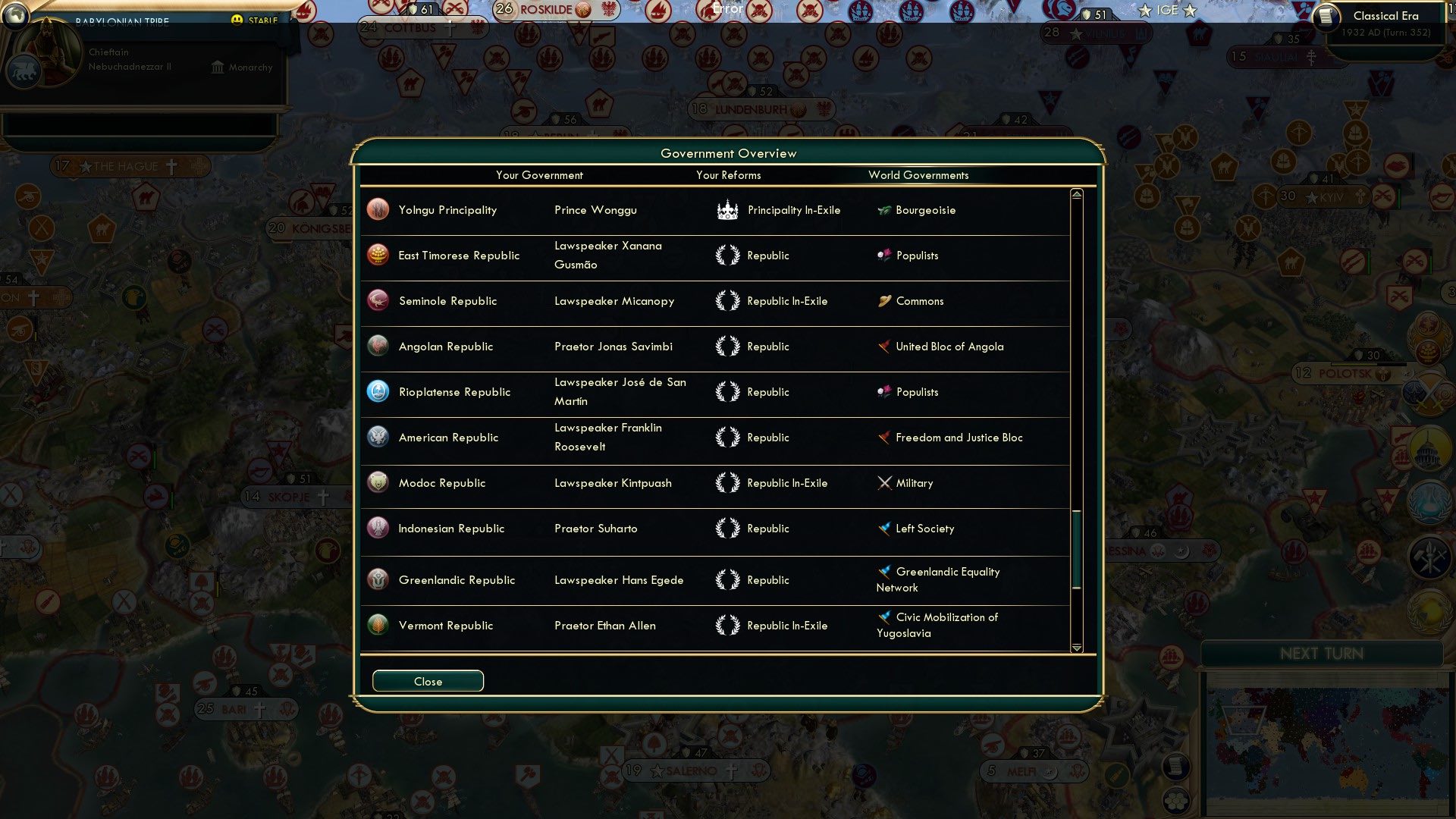Screen dimensions: 1456x819
Task: Click the Your Reforms column header
Action: pyautogui.click(x=728, y=175)
